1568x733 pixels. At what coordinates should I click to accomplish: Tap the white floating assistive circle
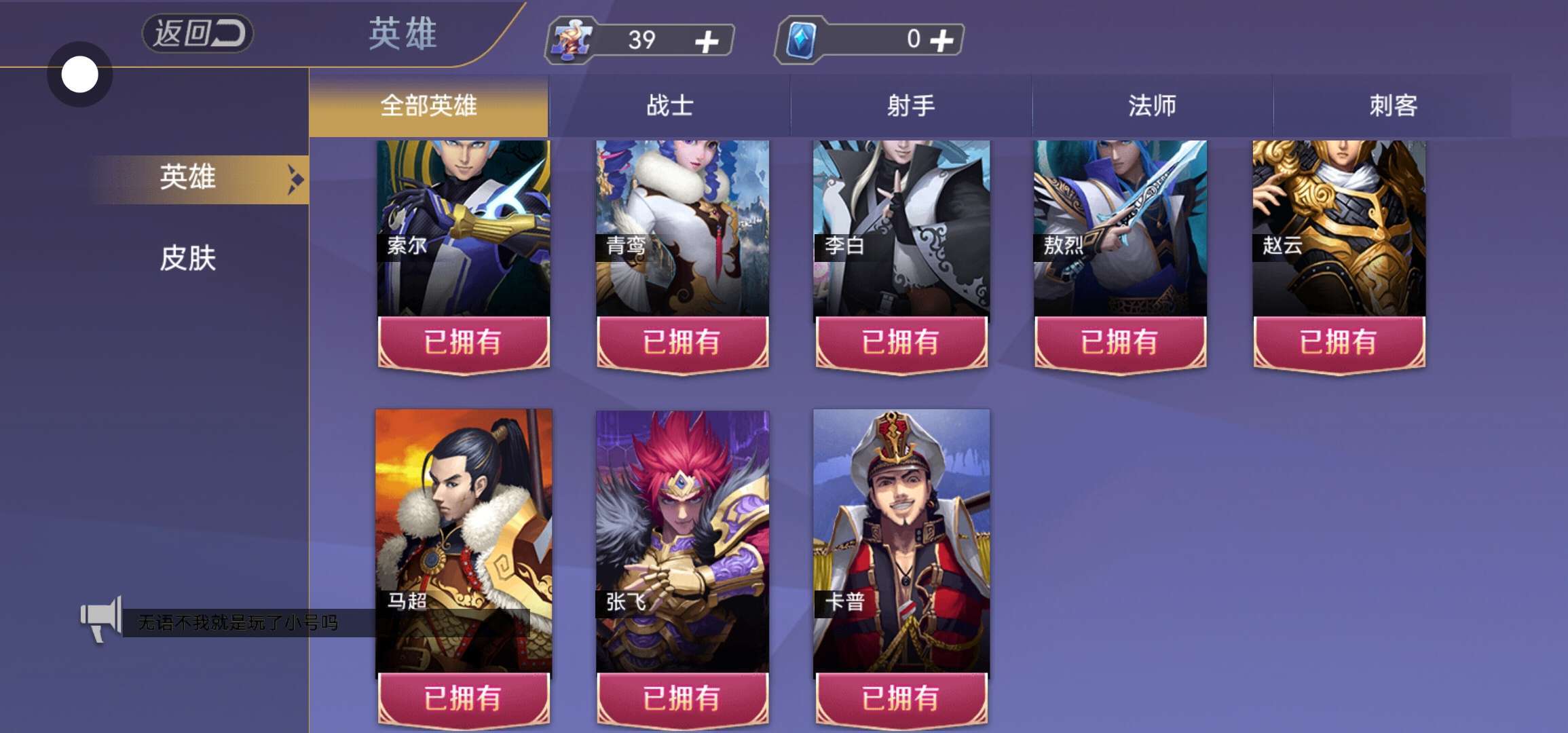(80, 75)
